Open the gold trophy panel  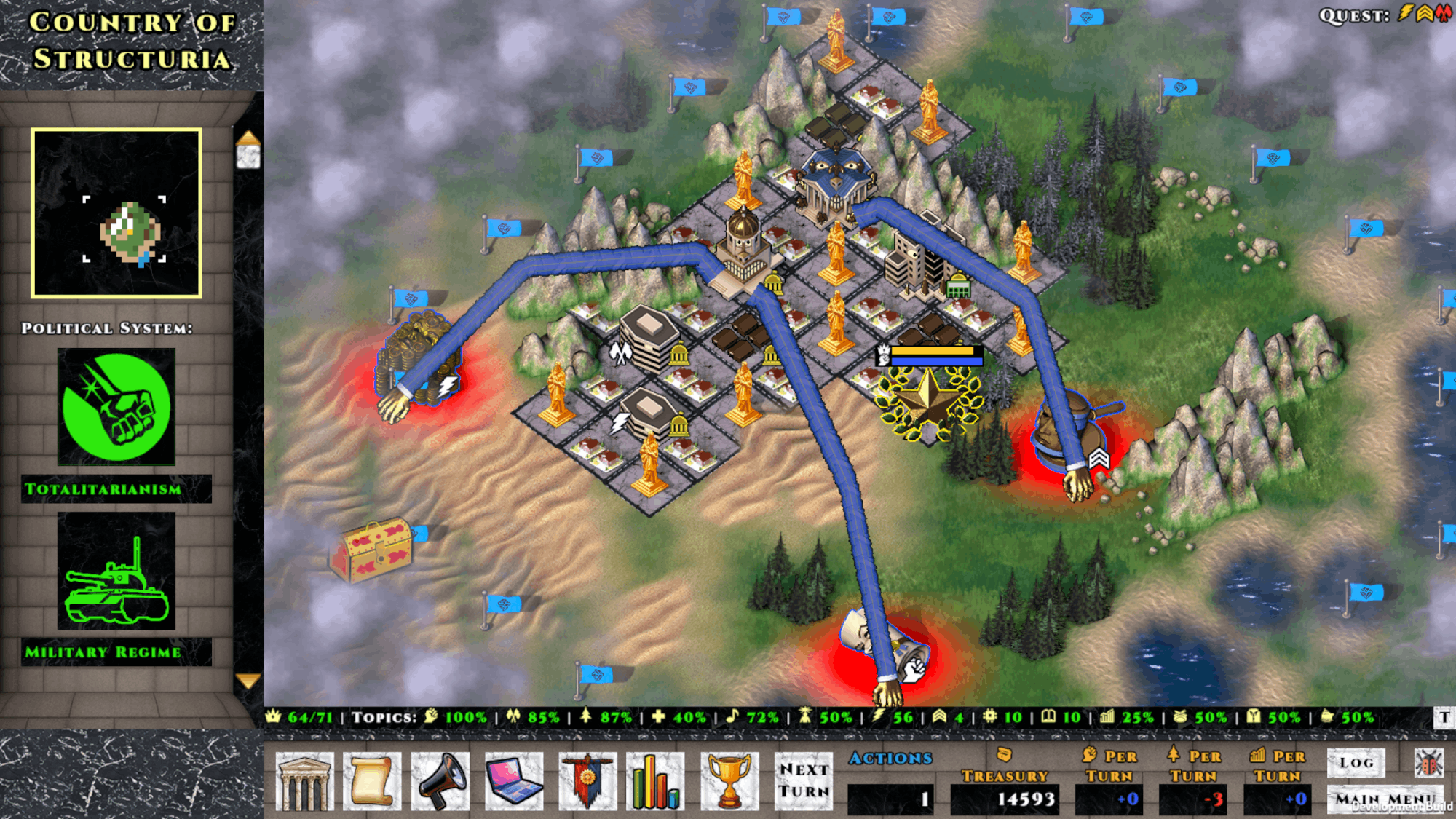tap(729, 782)
